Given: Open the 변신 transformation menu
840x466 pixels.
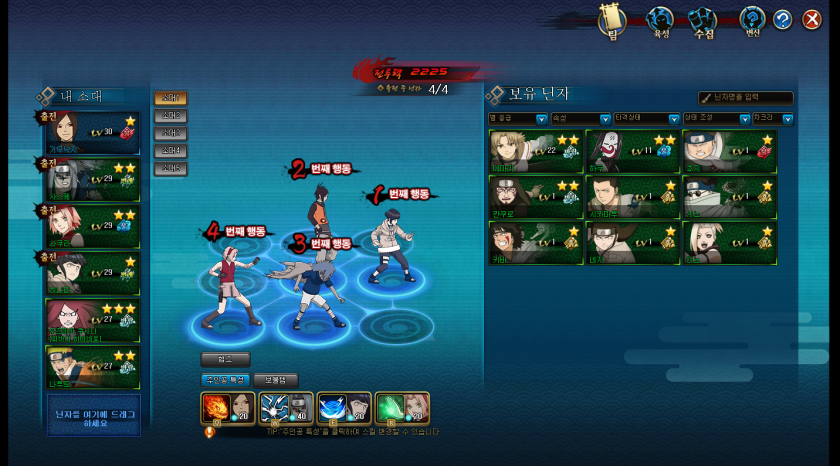Looking at the screenshot, I should click(x=752, y=20).
